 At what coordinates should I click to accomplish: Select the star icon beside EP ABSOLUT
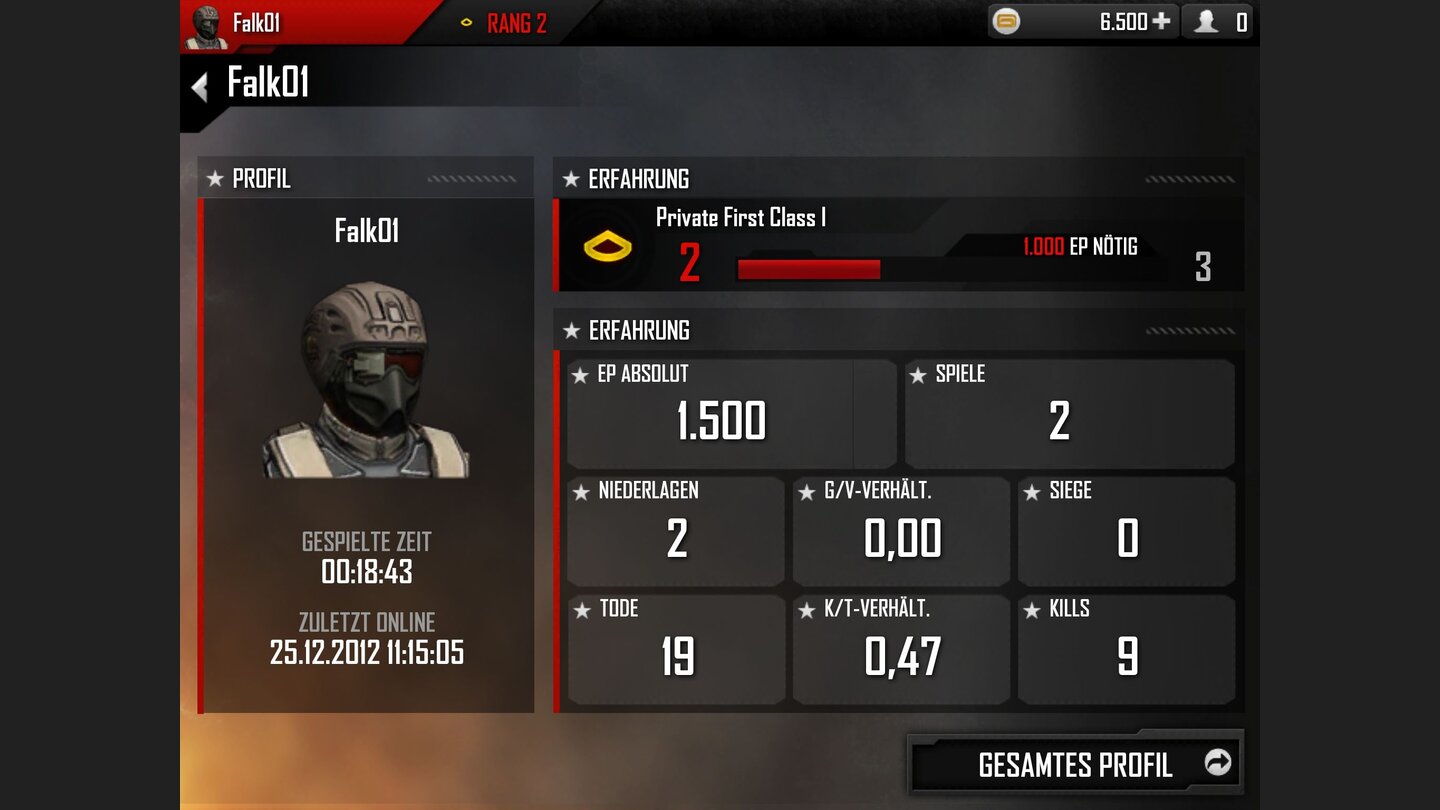point(582,373)
